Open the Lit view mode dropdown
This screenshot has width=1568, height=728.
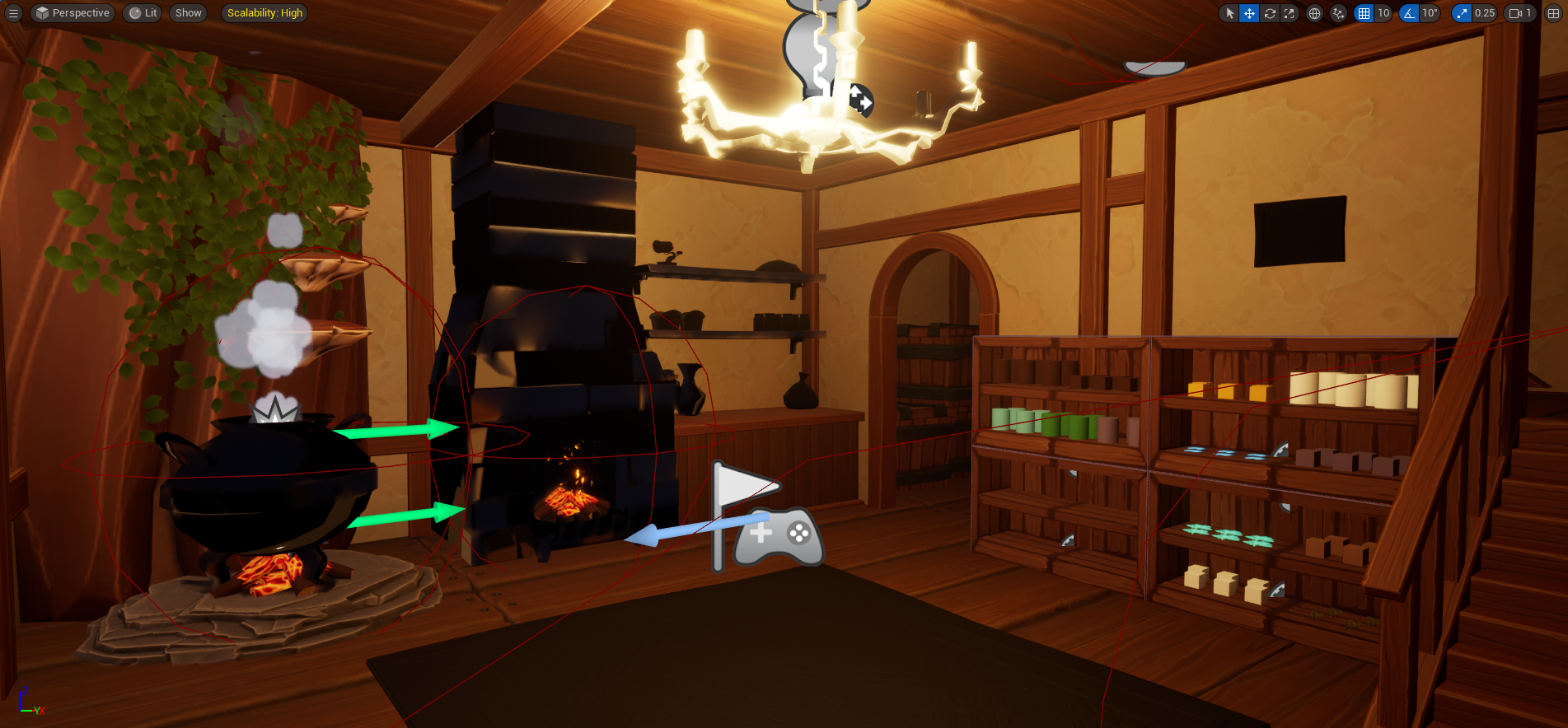pyautogui.click(x=142, y=13)
